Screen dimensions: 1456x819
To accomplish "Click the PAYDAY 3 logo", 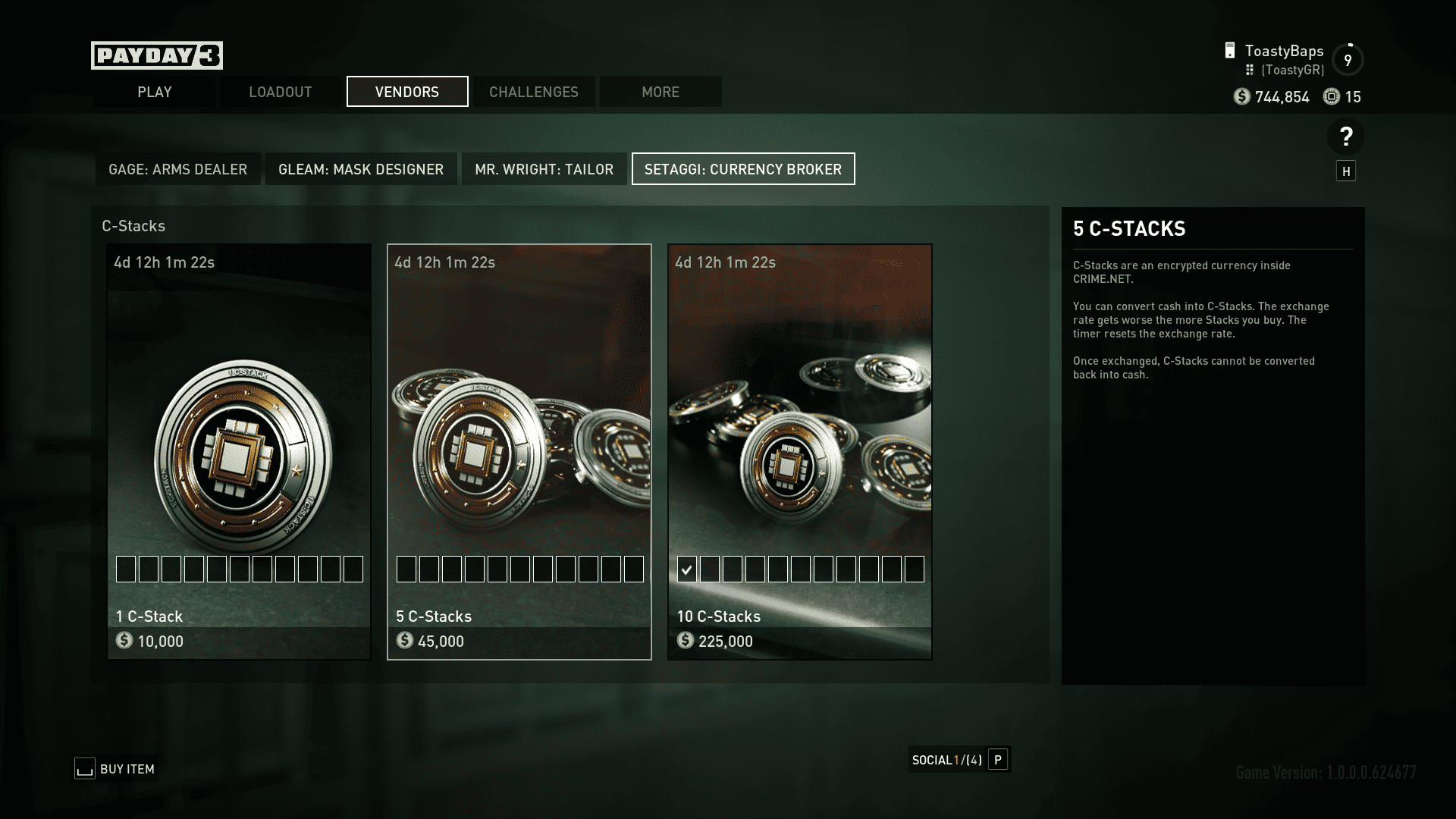I will [156, 55].
